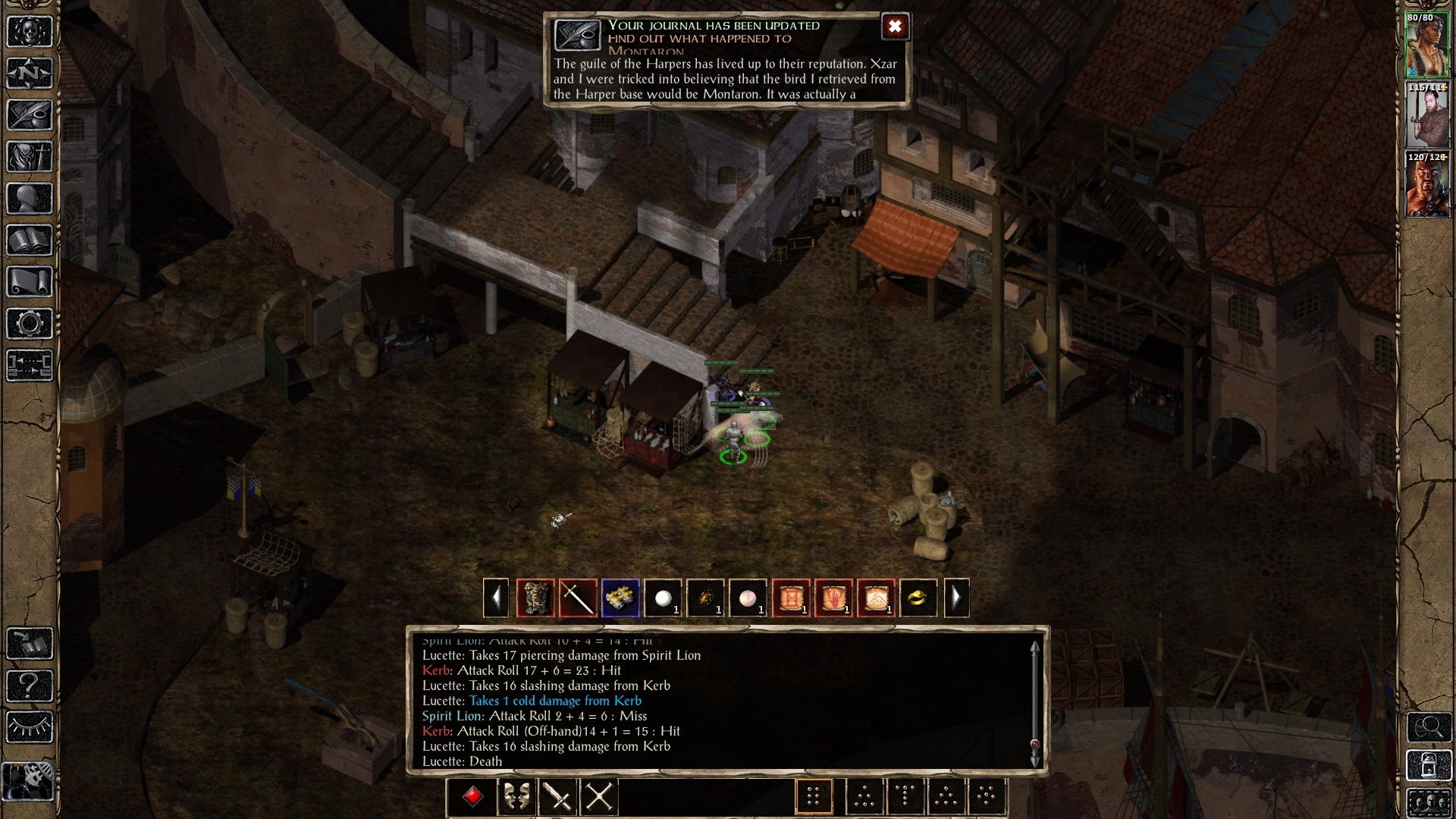Use the gold ring quick item
The width and height of the screenshot is (1456, 819).
[918, 598]
